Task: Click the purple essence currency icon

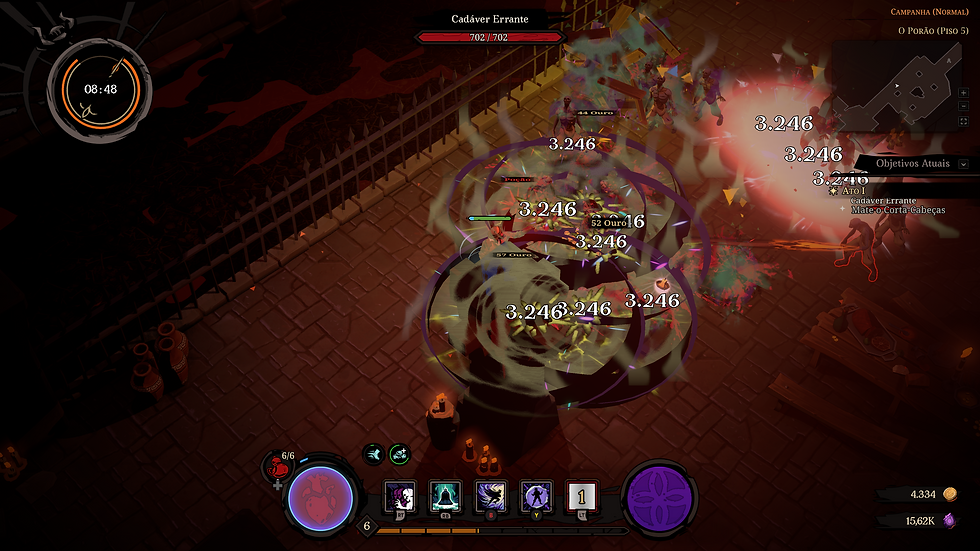Action: [951, 520]
